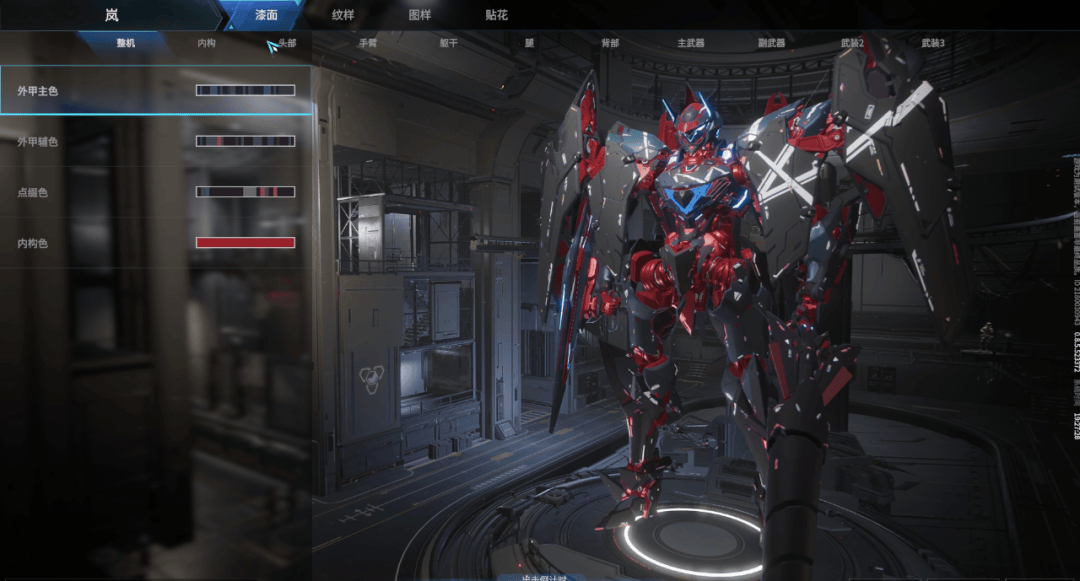Open the 图样 tab

pyautogui.click(x=420, y=15)
